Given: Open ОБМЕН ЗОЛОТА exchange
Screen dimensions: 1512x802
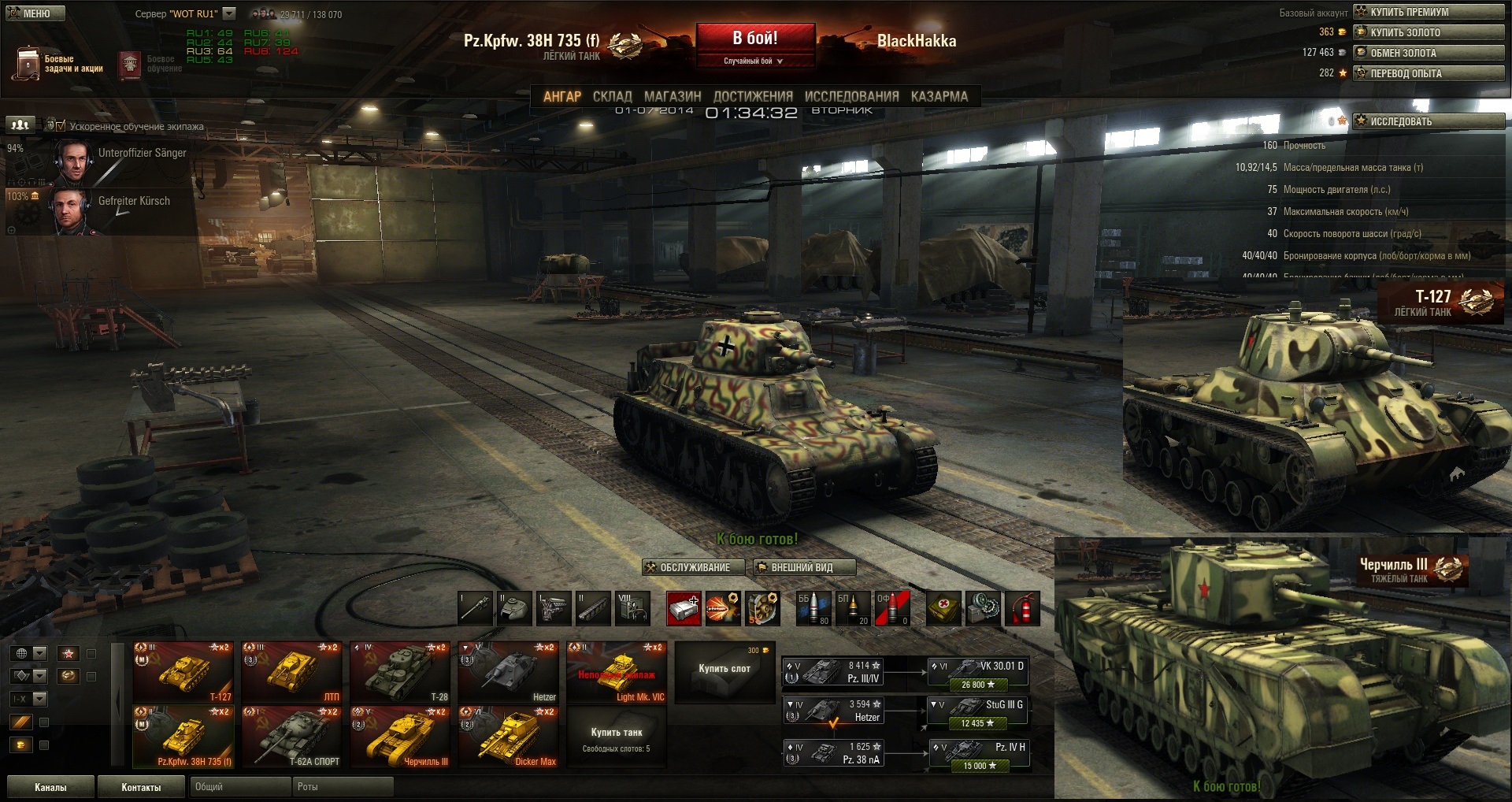Looking at the screenshot, I should [x=1429, y=53].
